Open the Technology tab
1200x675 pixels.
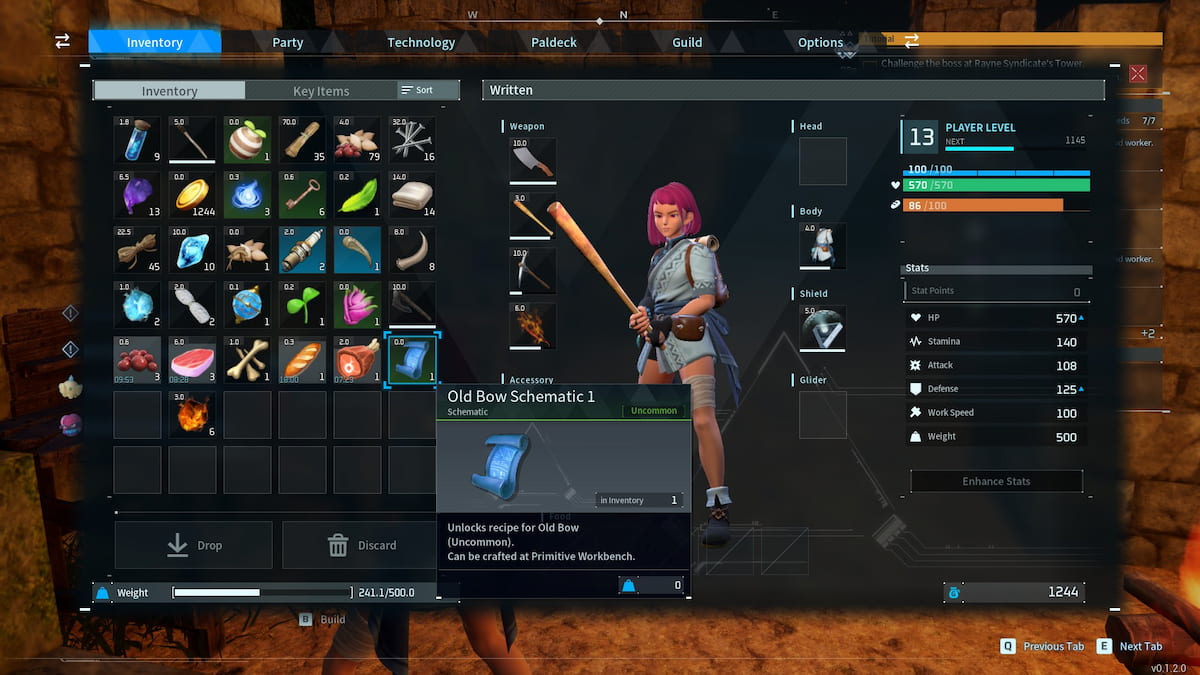click(x=421, y=42)
